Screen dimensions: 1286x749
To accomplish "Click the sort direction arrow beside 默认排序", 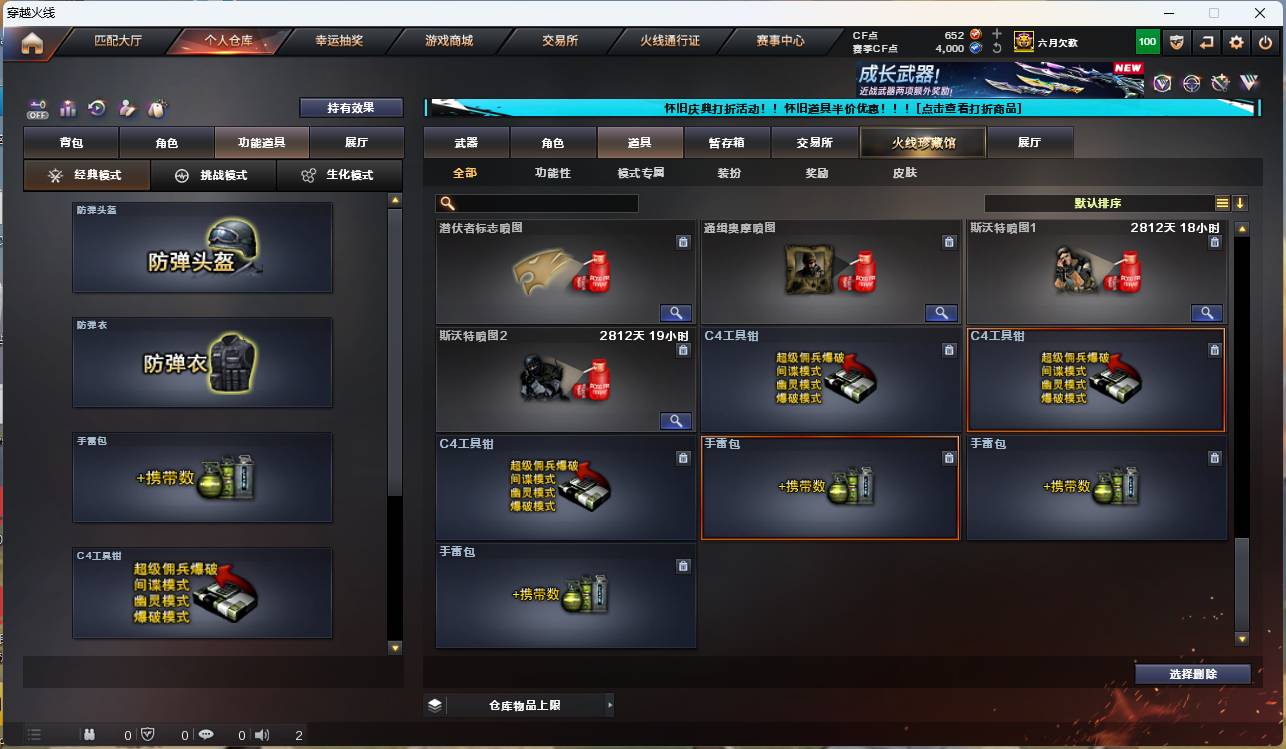I will point(1240,202).
